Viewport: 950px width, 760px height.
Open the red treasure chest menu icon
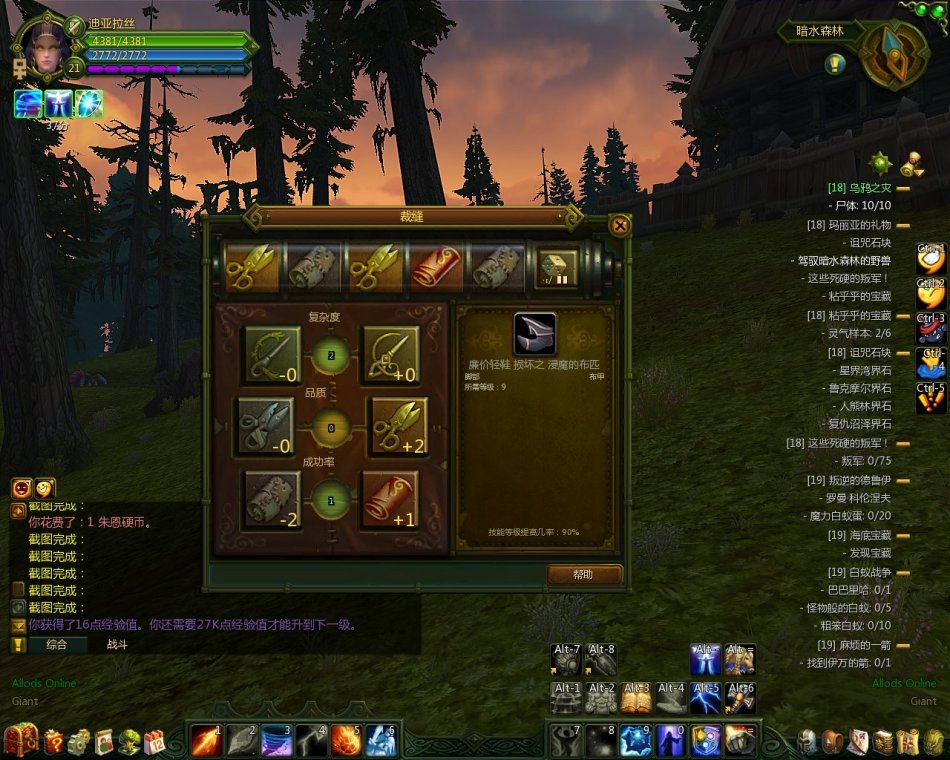[20, 740]
